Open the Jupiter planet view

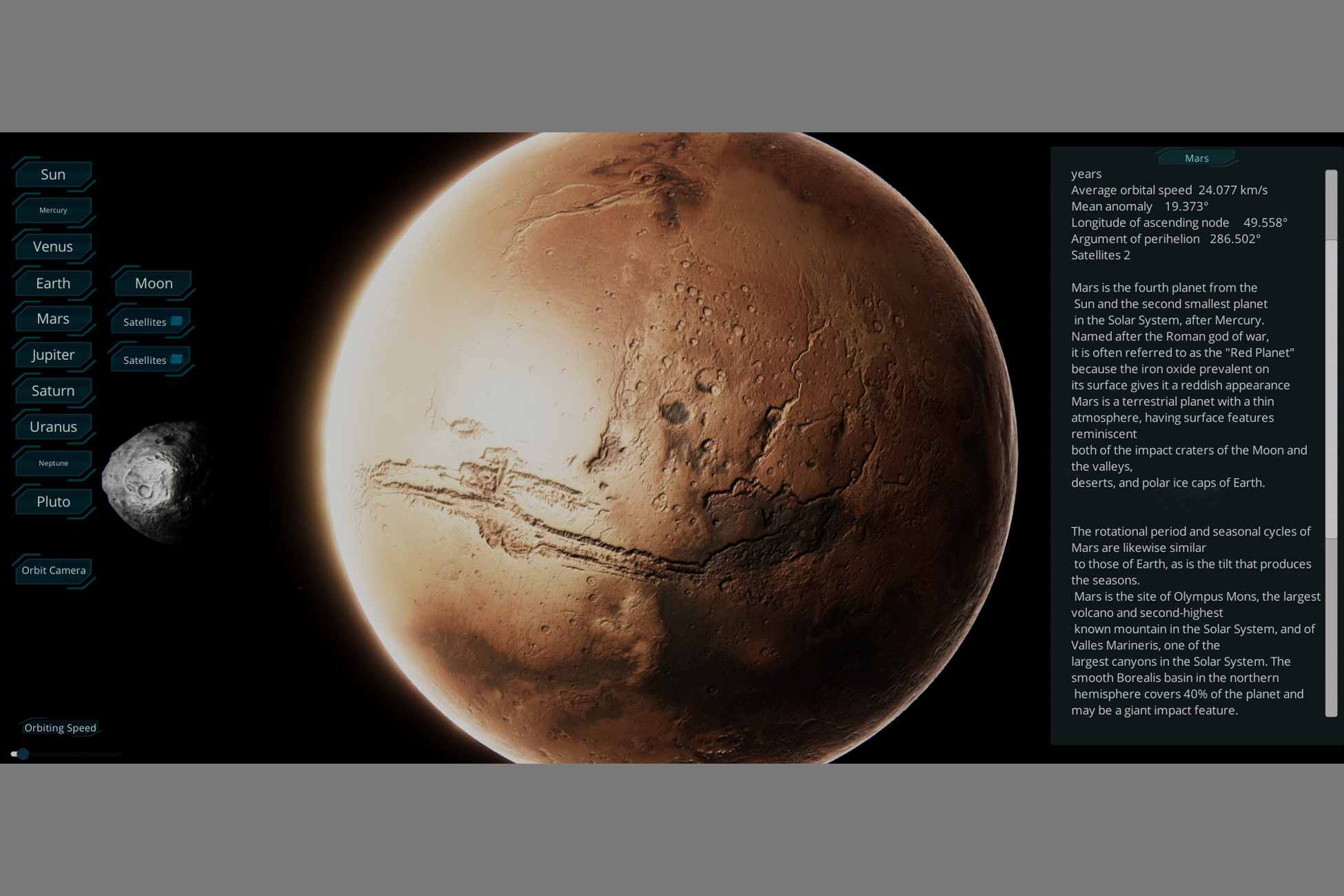coord(53,354)
